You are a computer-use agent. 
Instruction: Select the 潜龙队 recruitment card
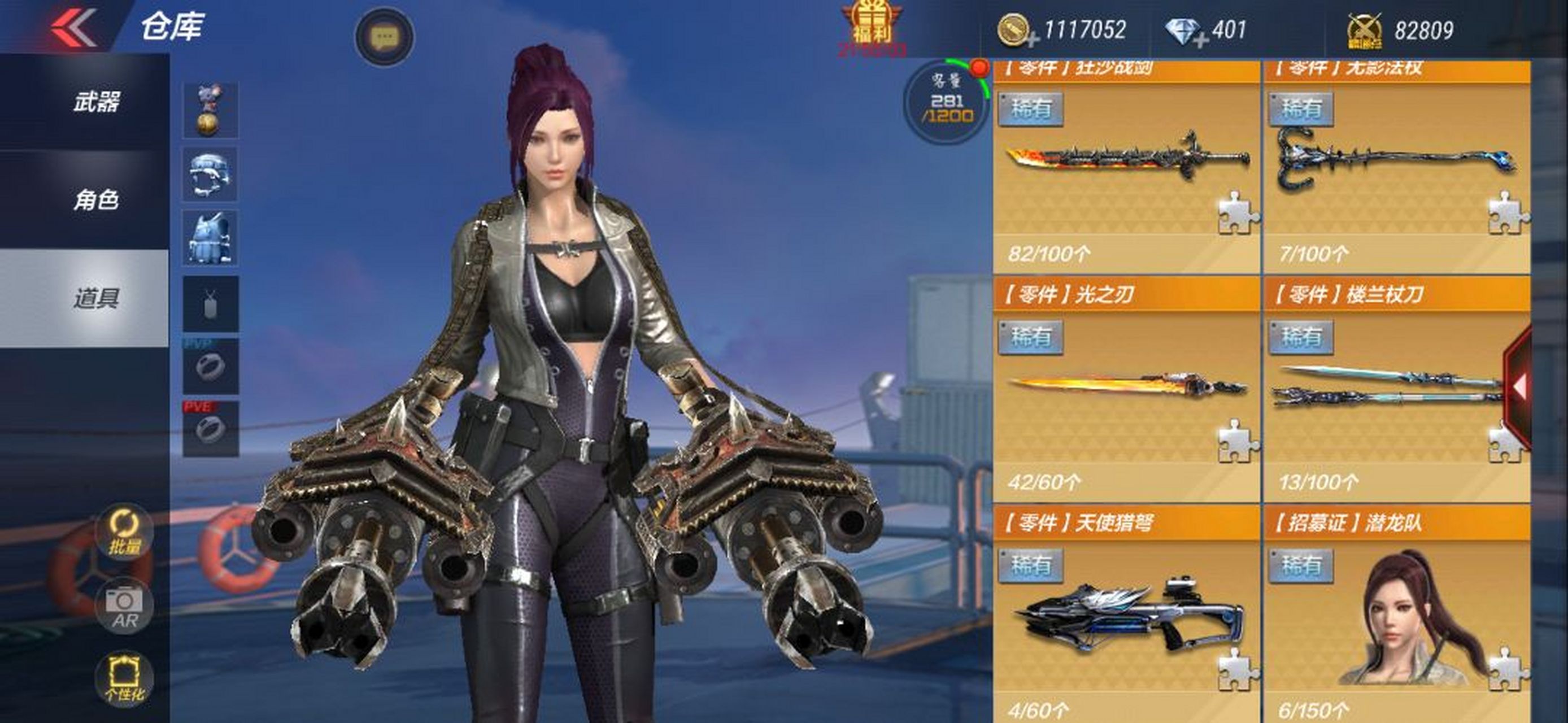click(1396, 616)
